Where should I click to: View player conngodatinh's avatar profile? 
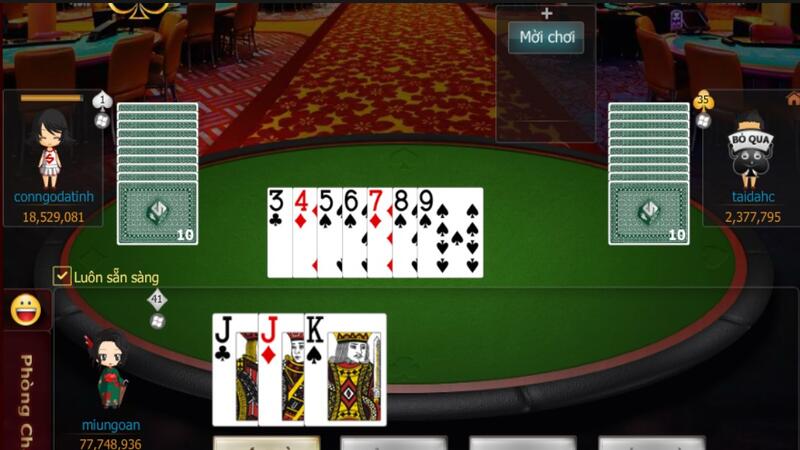pyautogui.click(x=51, y=147)
